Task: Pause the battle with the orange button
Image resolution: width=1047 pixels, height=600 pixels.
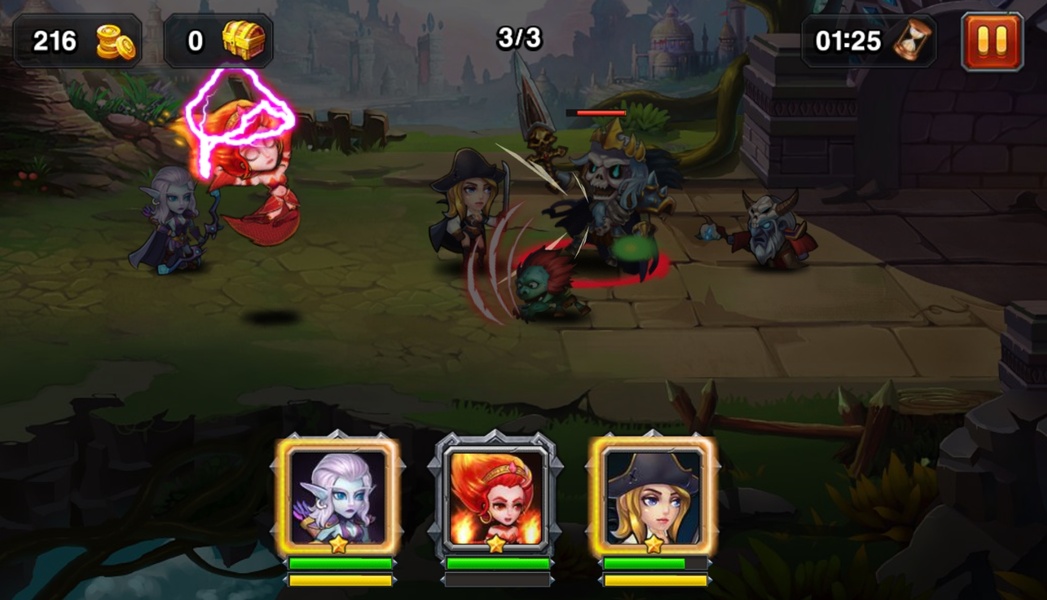Action: point(992,42)
